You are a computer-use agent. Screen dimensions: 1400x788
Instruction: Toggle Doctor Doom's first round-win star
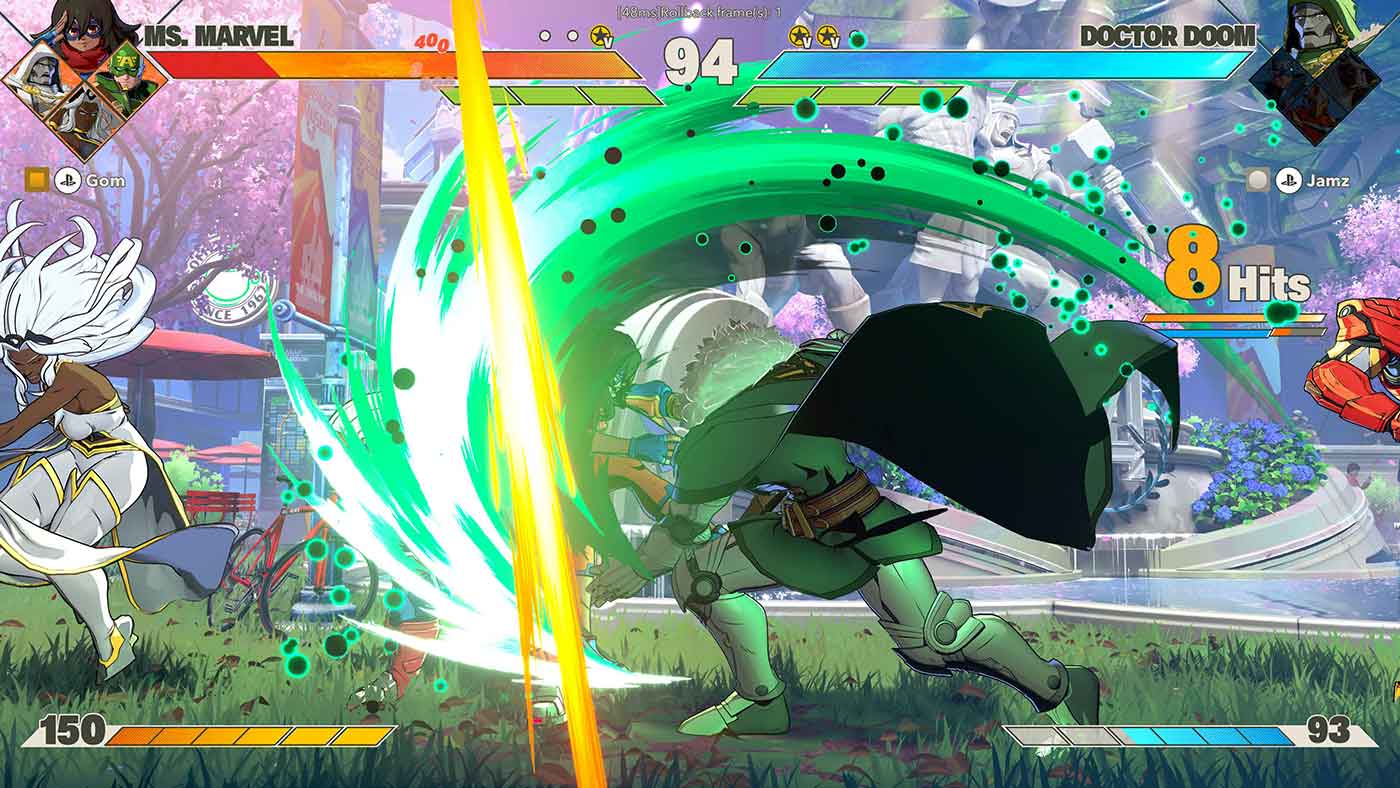pyautogui.click(x=800, y=33)
